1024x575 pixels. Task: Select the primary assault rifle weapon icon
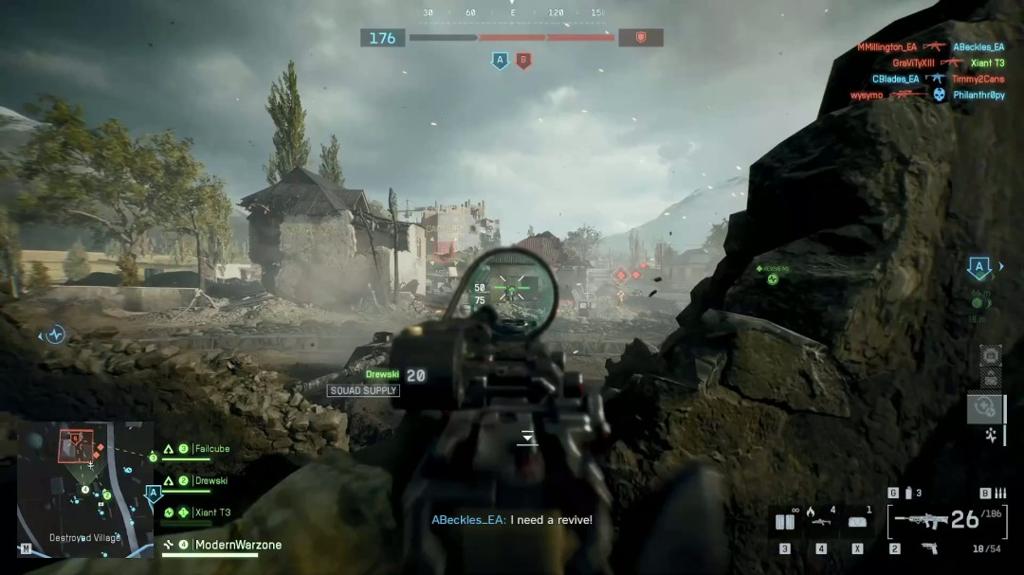point(920,520)
